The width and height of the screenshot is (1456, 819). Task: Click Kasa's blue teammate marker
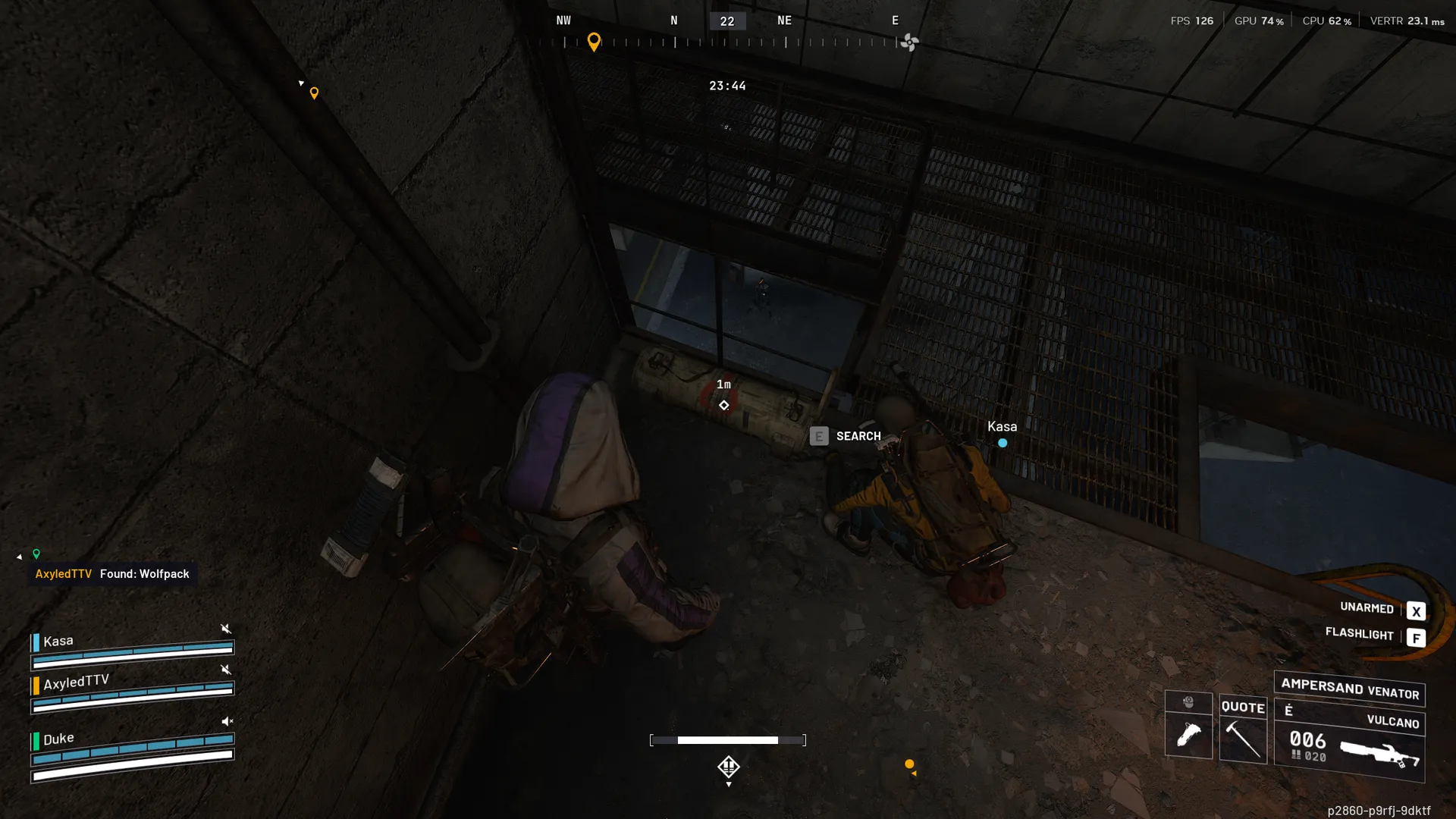point(1003,443)
